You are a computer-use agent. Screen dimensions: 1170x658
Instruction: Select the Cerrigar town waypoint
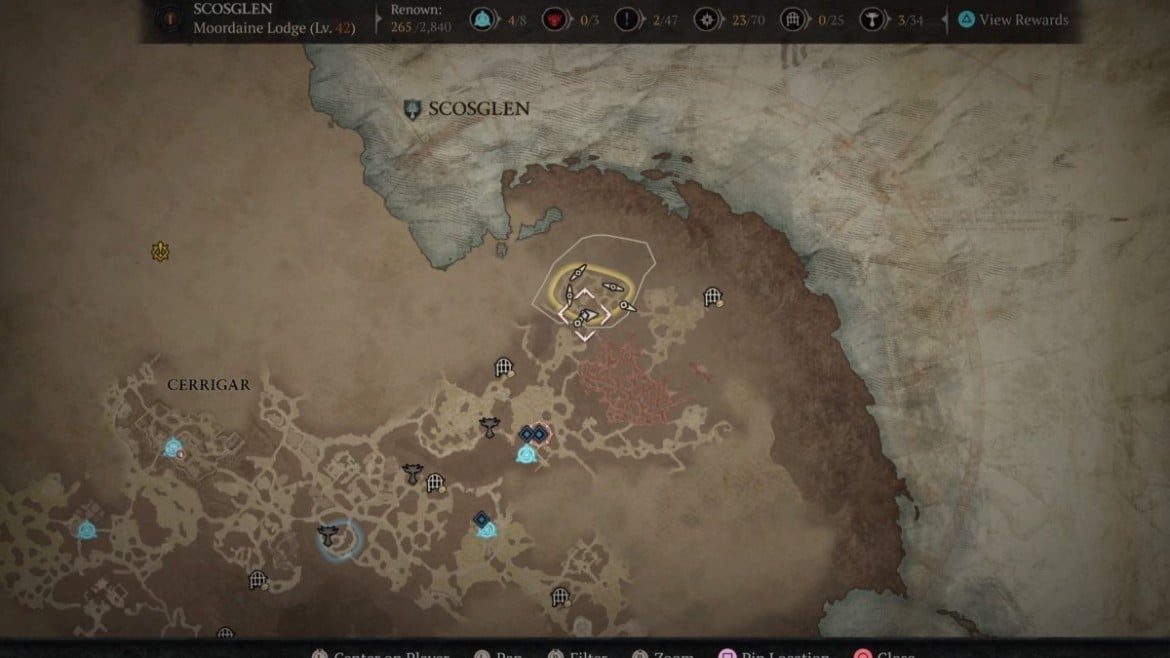[173, 449]
